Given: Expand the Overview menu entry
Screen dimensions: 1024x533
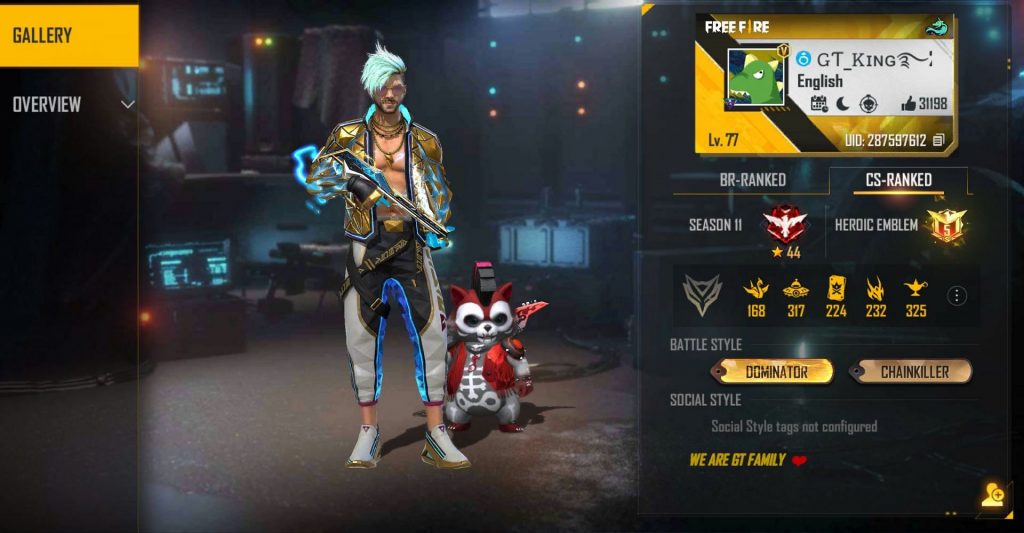Looking at the screenshot, I should pyautogui.click(x=70, y=105).
